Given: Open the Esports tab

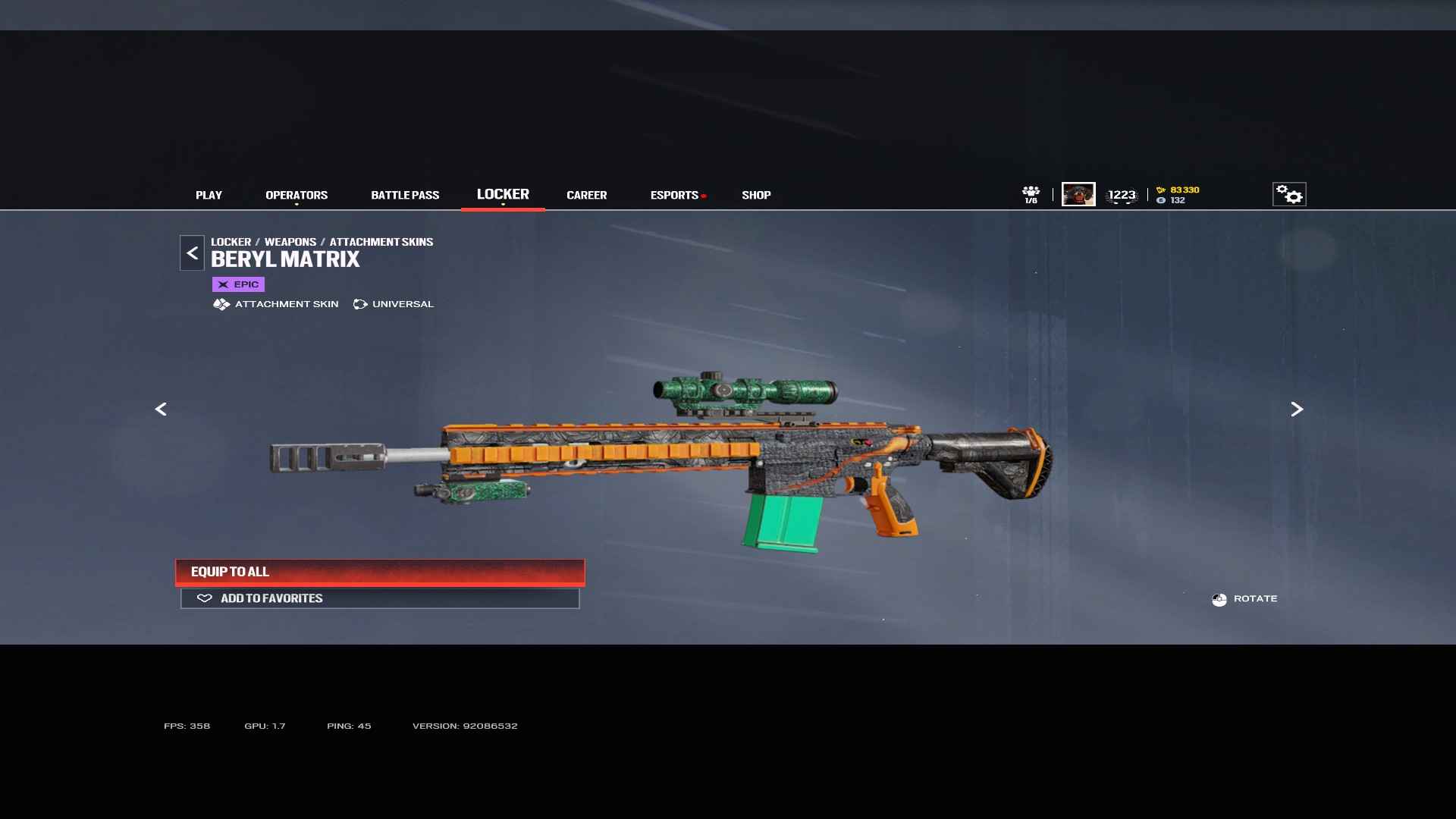Looking at the screenshot, I should coord(674,196).
